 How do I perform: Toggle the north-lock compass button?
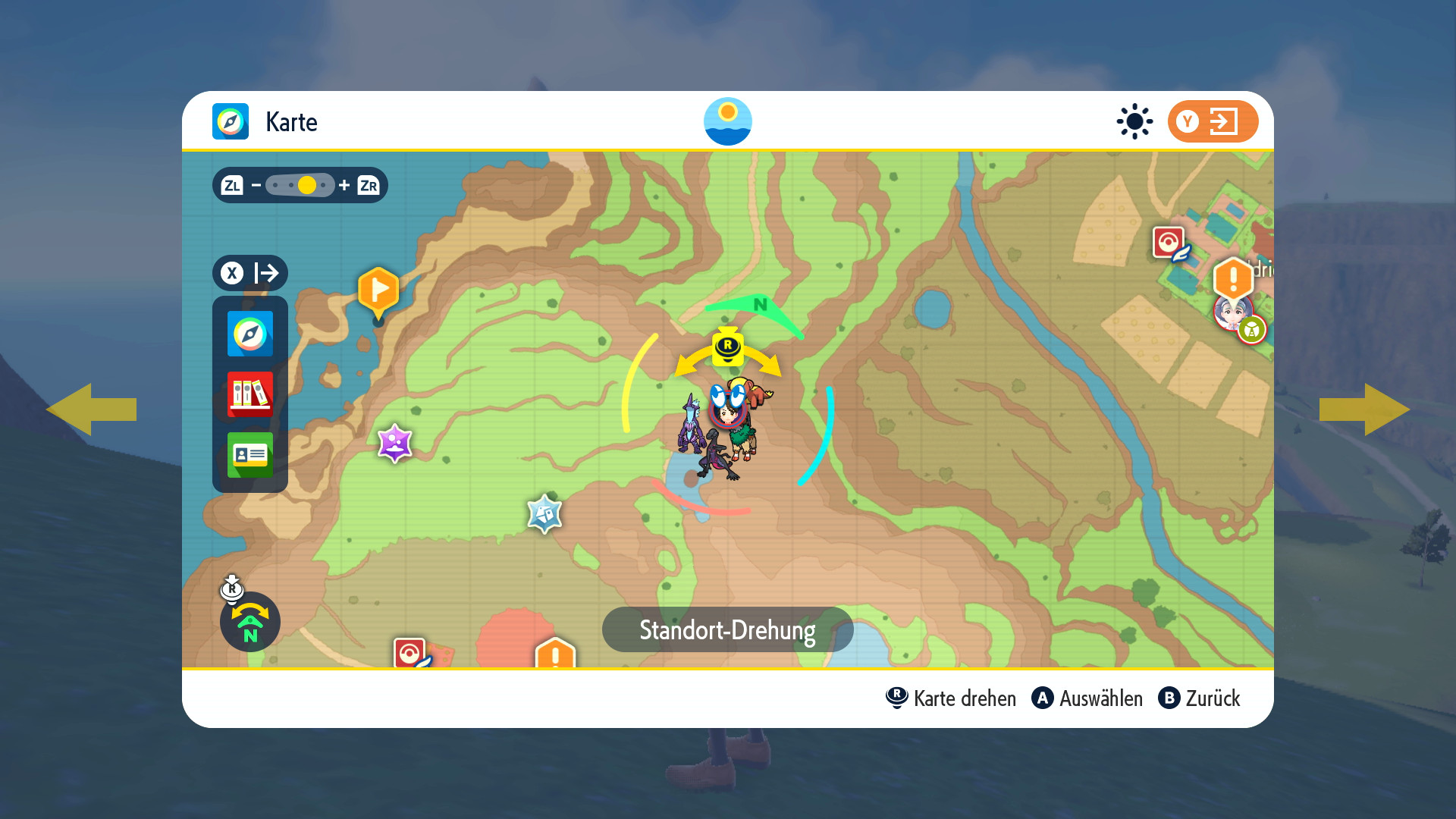tap(249, 621)
